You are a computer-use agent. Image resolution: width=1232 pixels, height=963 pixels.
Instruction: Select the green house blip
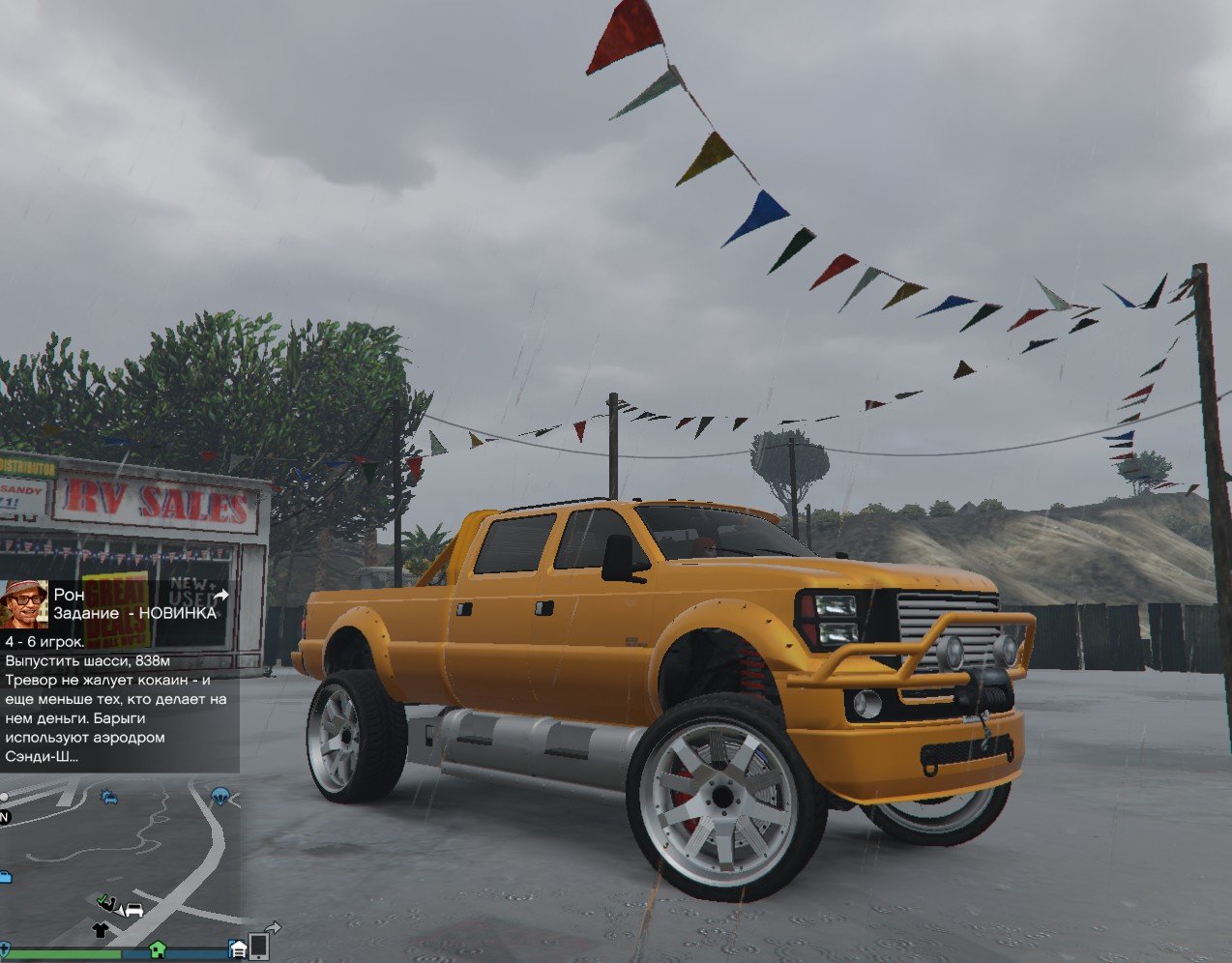click(157, 948)
